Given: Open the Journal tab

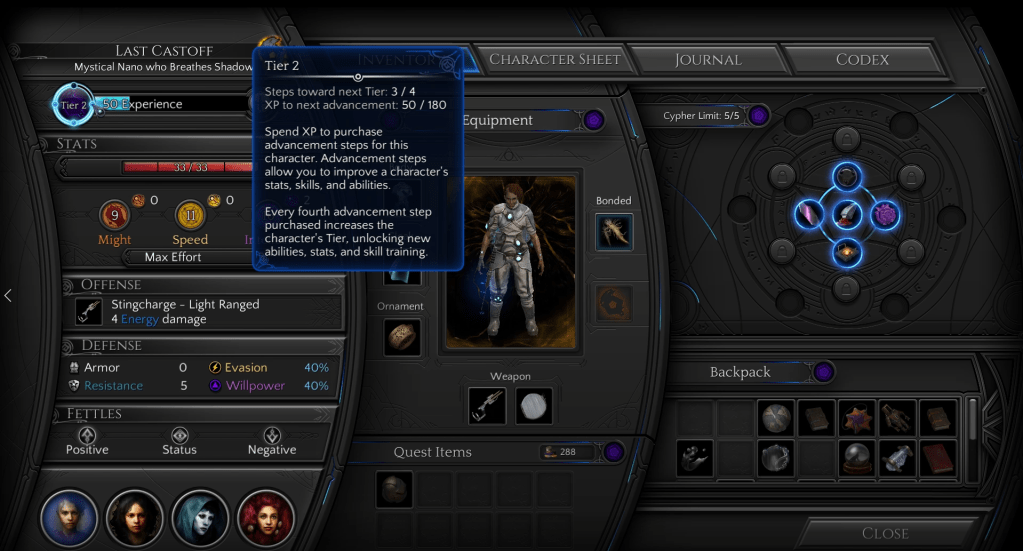Looking at the screenshot, I should [x=707, y=60].
